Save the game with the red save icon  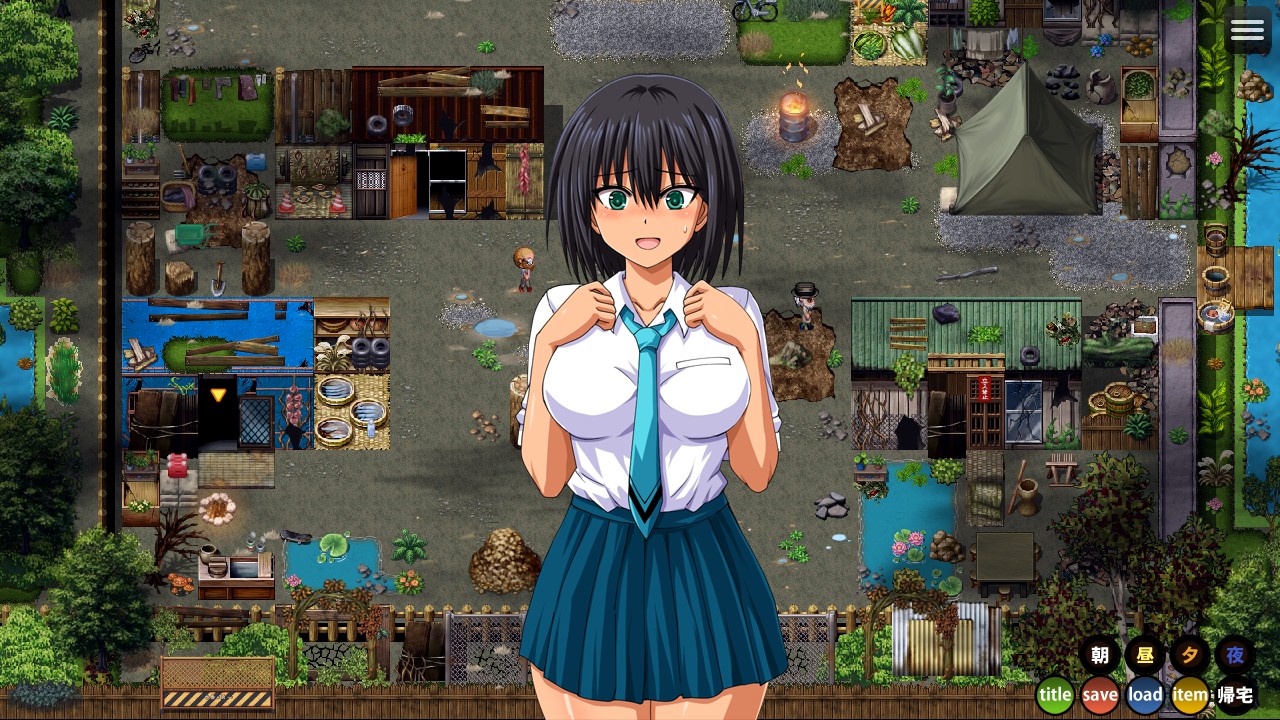(1099, 693)
